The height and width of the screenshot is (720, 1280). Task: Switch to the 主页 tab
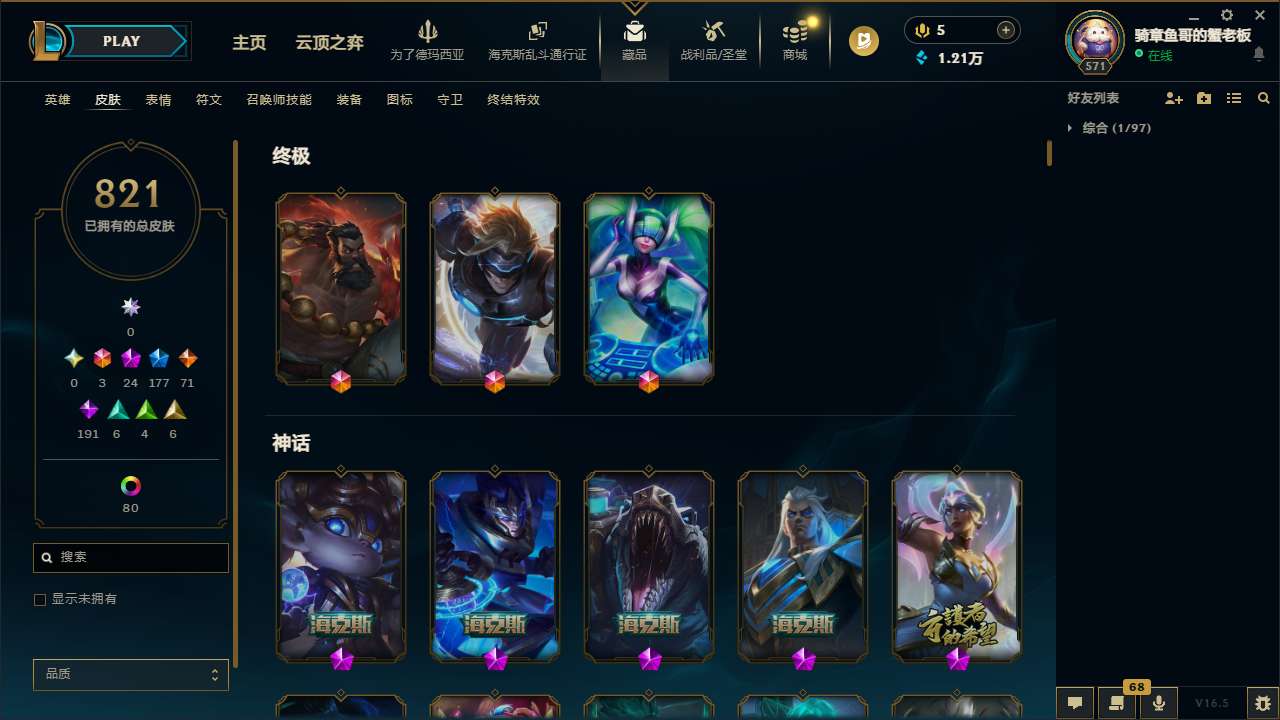[248, 43]
